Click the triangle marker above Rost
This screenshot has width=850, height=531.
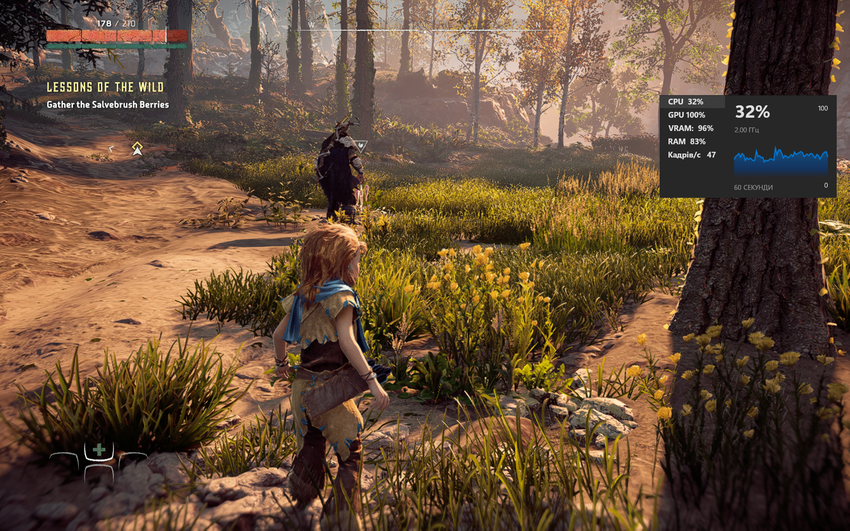361,145
